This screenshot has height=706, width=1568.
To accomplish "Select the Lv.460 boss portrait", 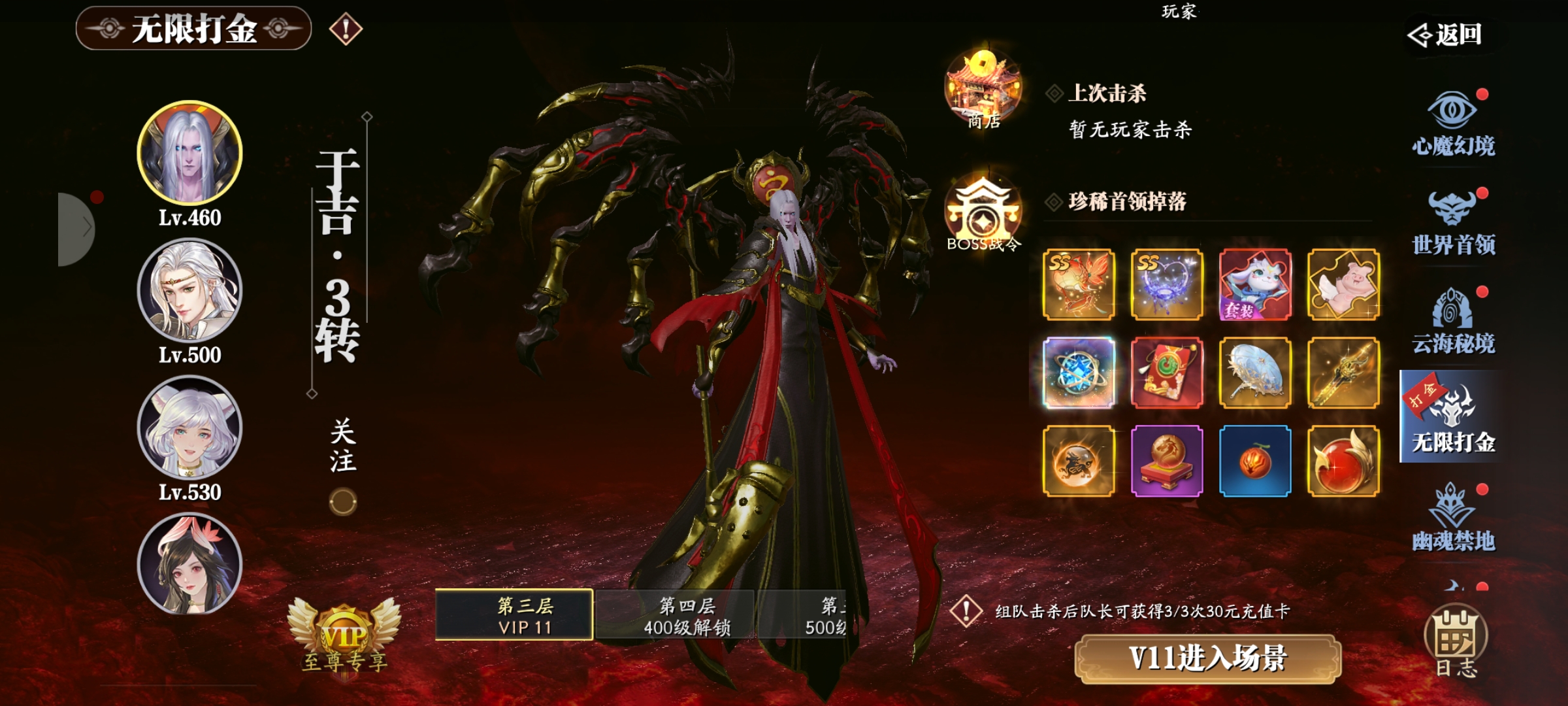I will coord(189,153).
